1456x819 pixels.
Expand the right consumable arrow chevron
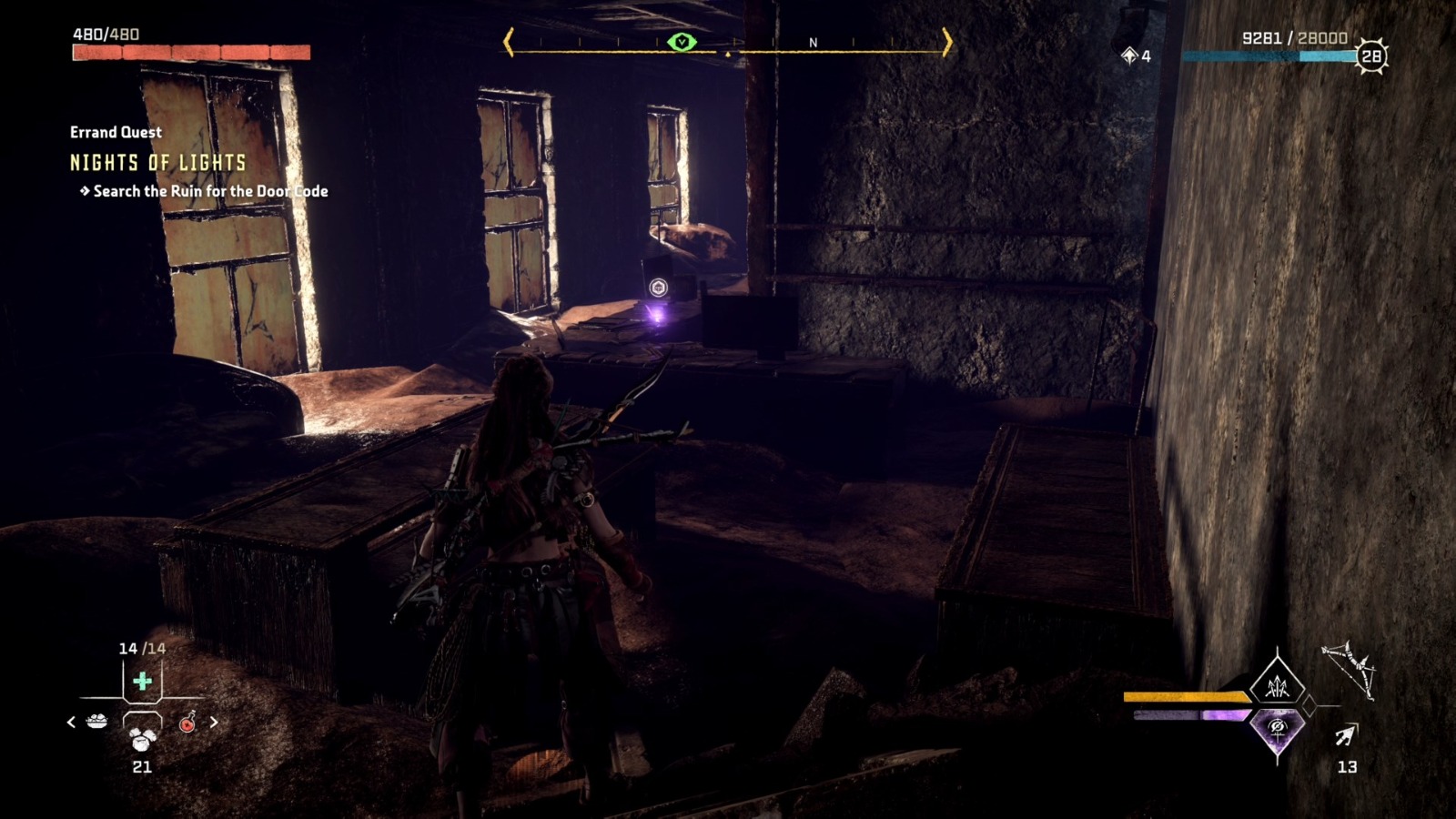214,722
